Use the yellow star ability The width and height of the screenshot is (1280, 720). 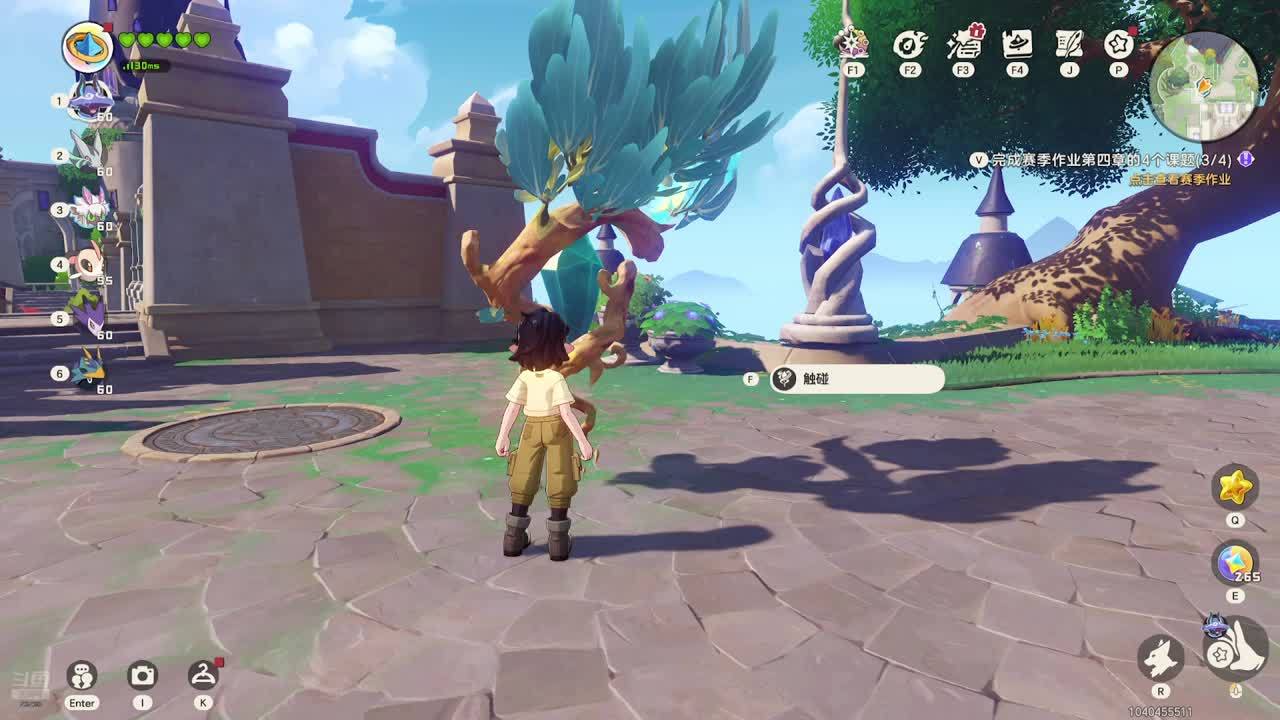pos(1235,487)
